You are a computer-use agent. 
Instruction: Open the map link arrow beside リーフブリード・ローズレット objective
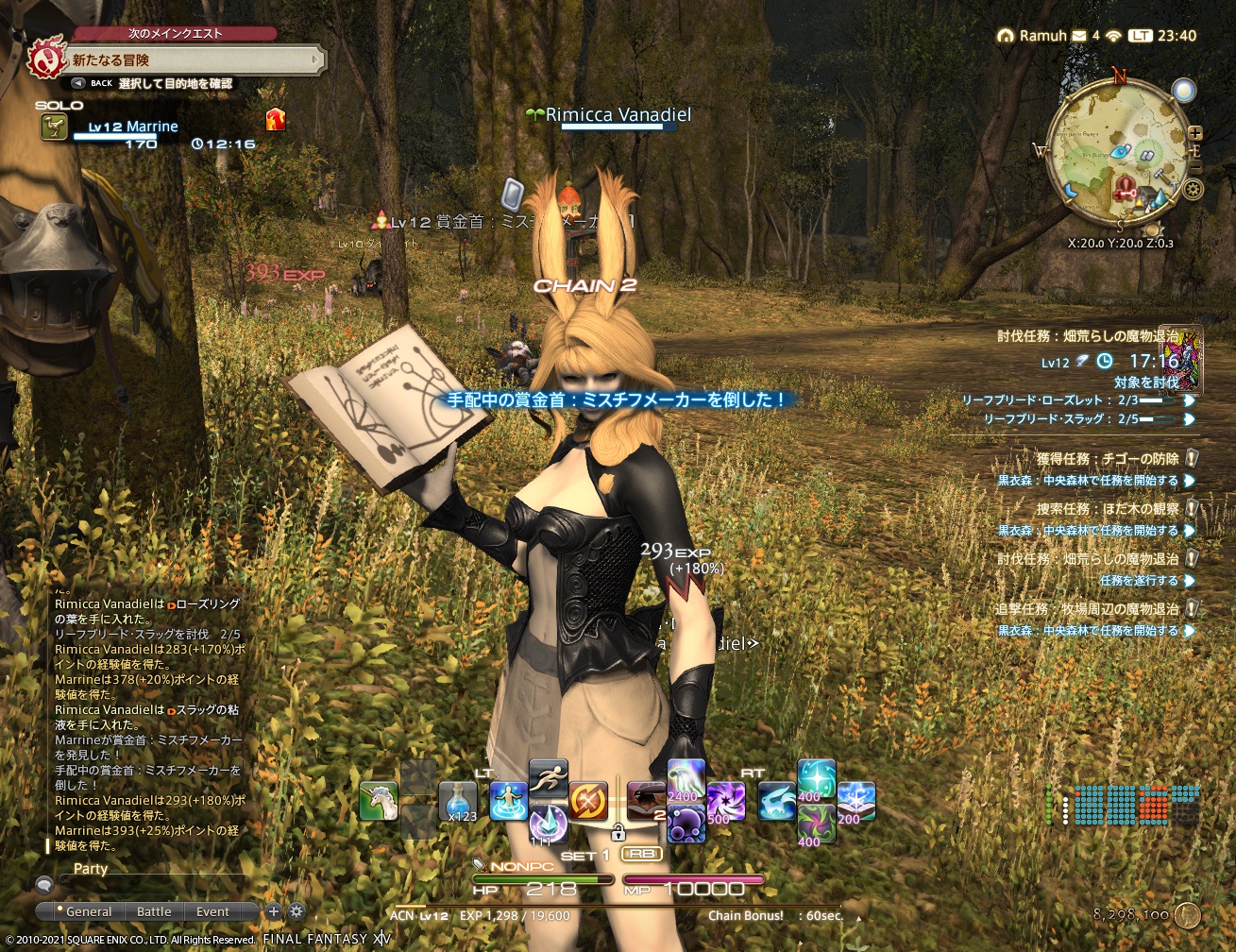click(1189, 402)
